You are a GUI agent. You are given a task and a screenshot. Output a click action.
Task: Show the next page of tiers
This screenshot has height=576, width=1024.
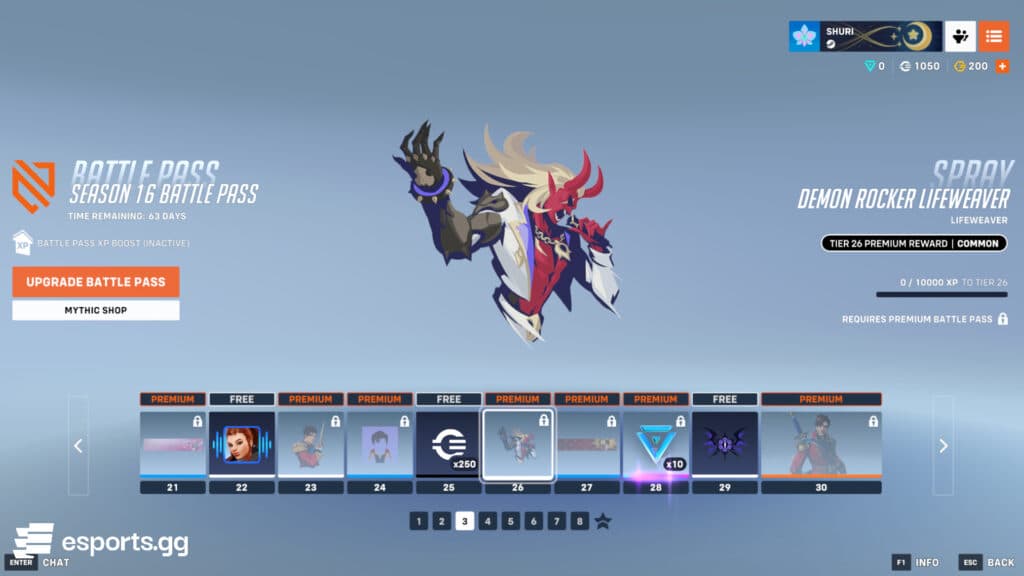tap(943, 446)
